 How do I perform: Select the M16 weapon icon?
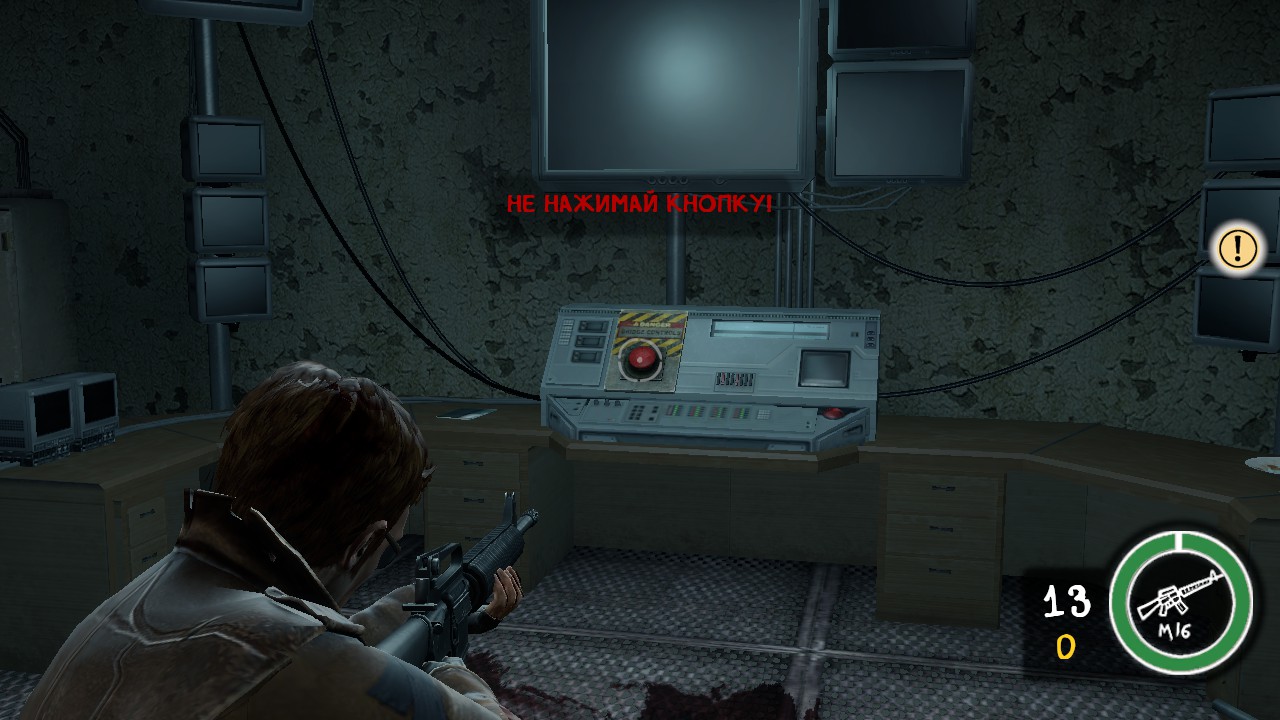[1181, 602]
